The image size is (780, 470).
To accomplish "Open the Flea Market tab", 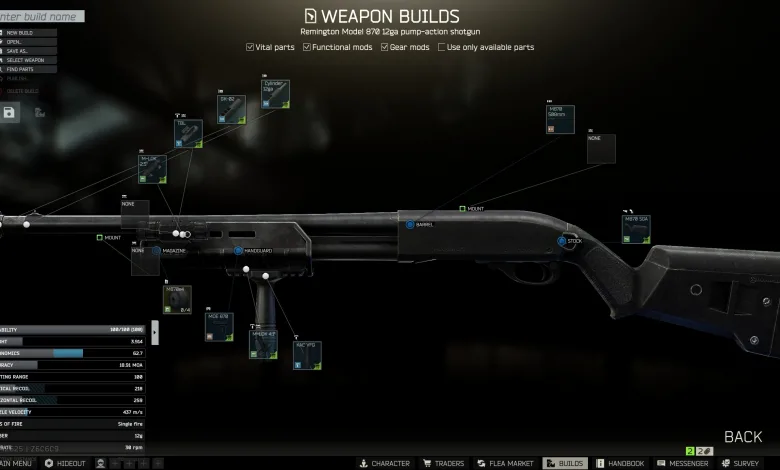I will pyautogui.click(x=506, y=464).
